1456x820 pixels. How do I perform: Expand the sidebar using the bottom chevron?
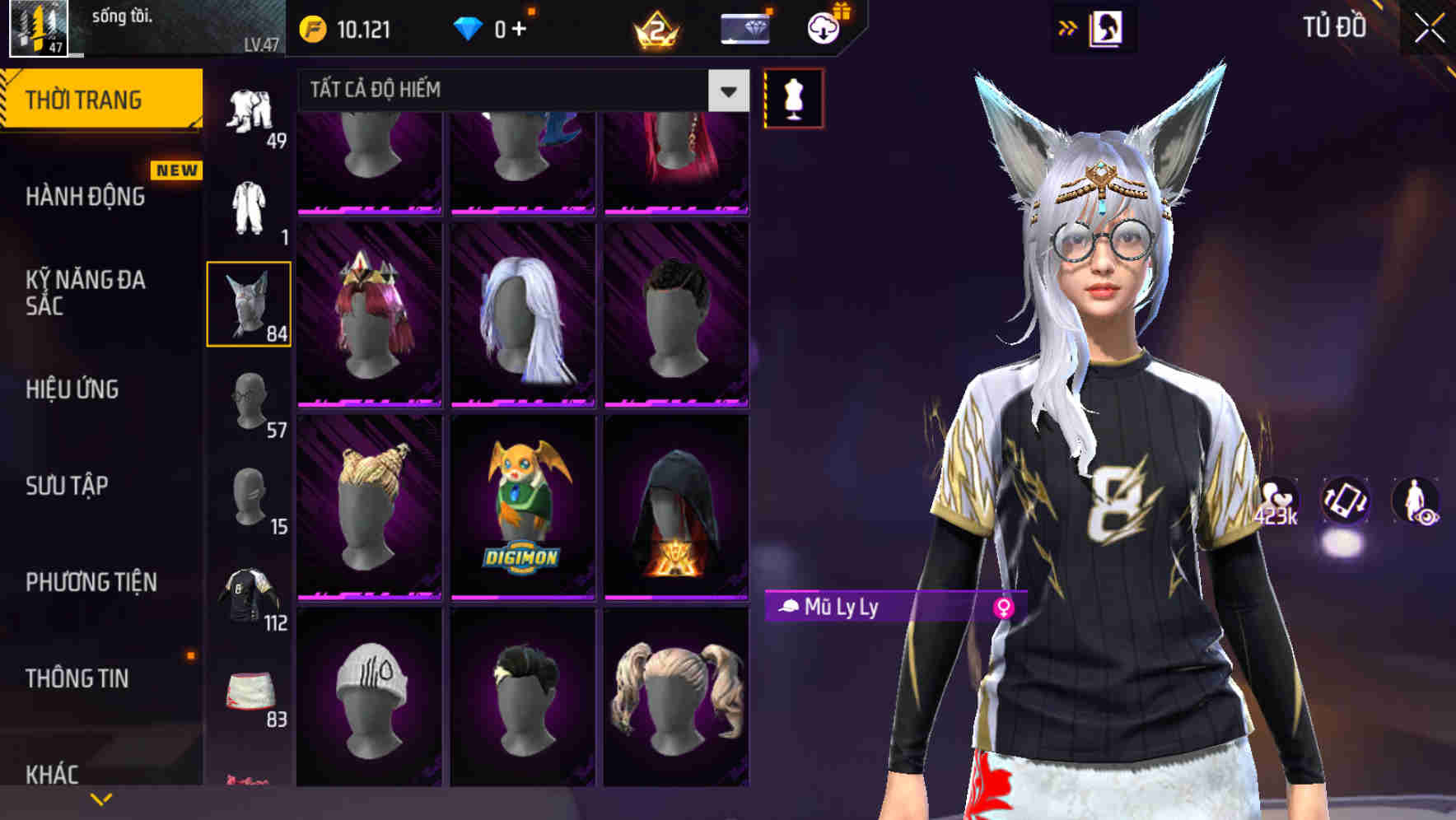coord(100,797)
